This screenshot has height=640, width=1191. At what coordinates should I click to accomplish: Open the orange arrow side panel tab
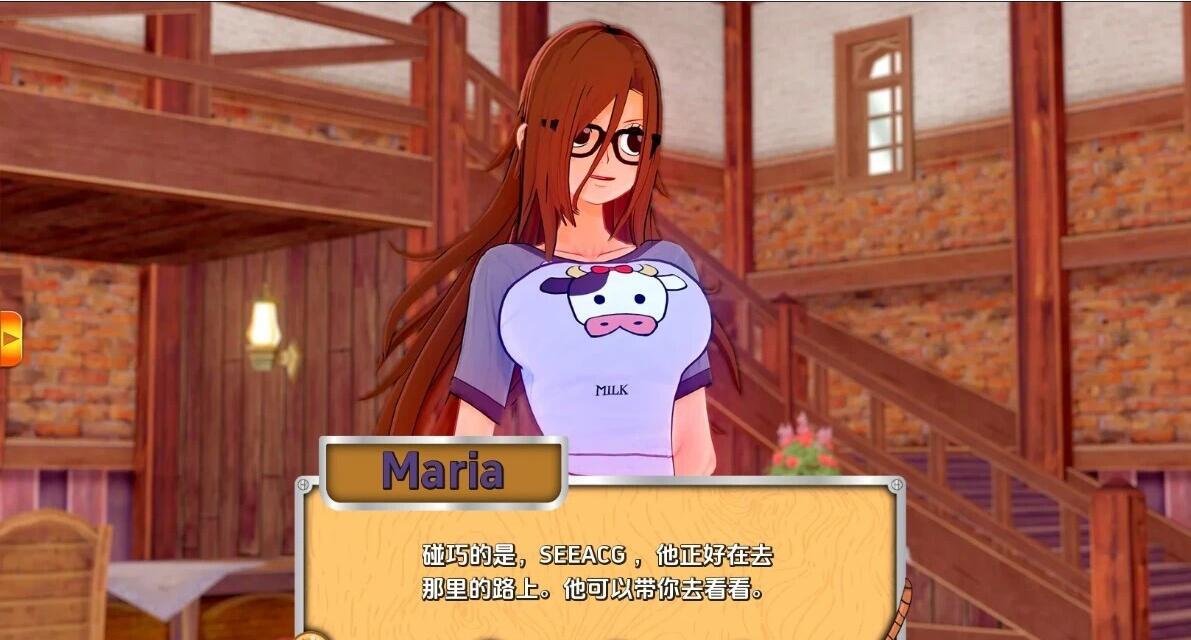pos(9,339)
